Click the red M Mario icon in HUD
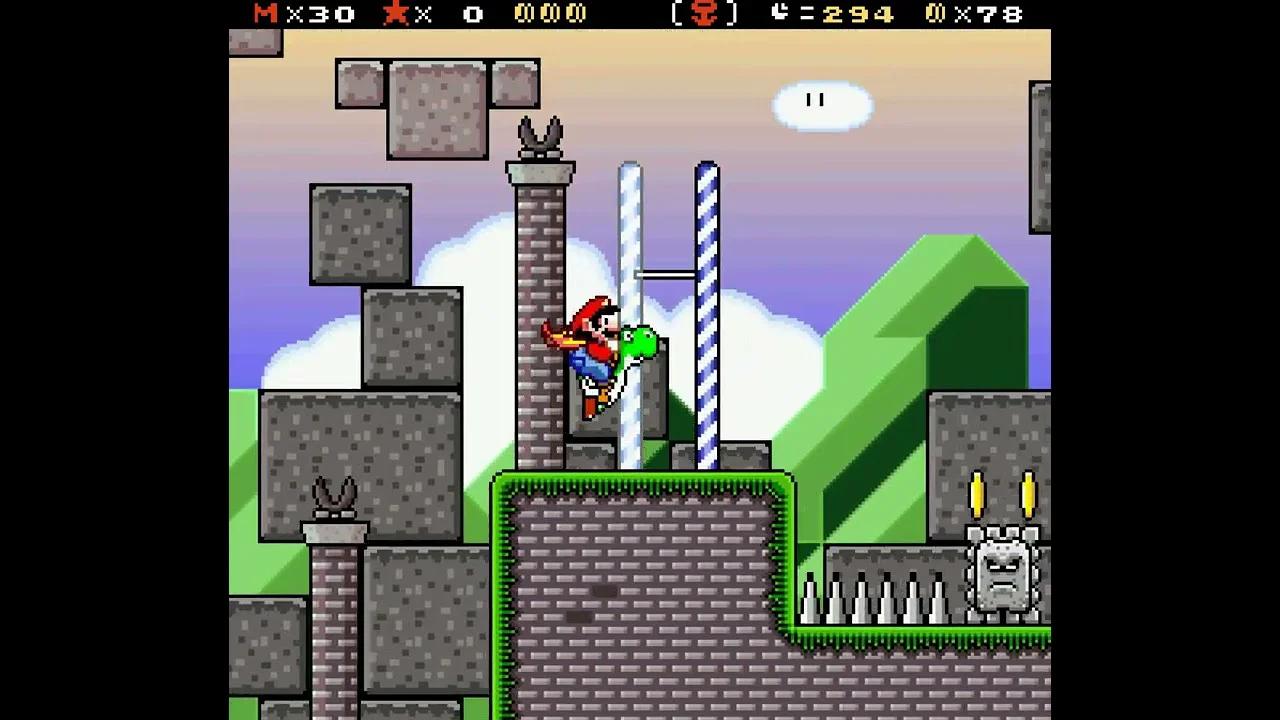The image size is (1280, 720). coord(264,14)
